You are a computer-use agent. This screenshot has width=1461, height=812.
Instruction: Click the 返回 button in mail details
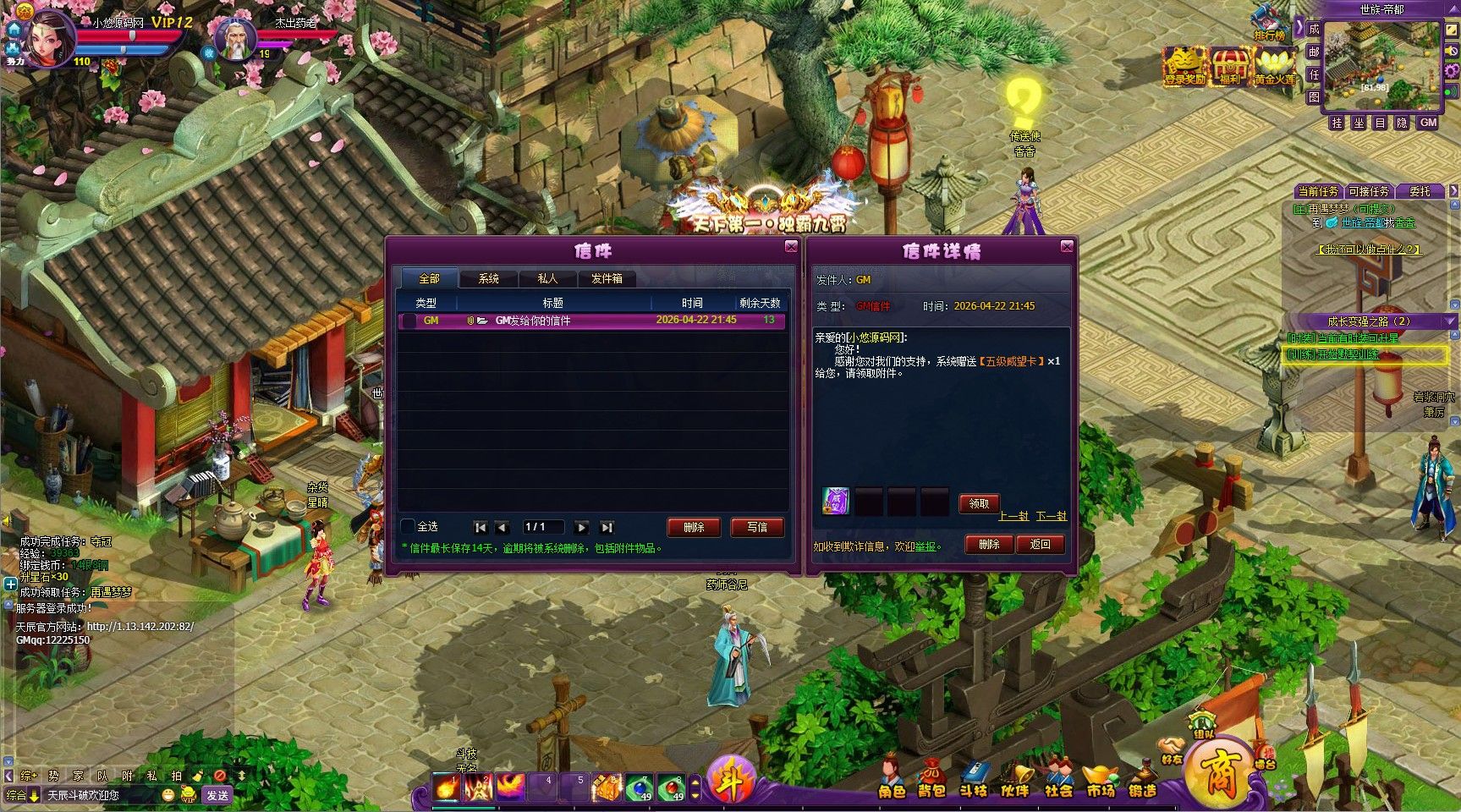(1040, 544)
